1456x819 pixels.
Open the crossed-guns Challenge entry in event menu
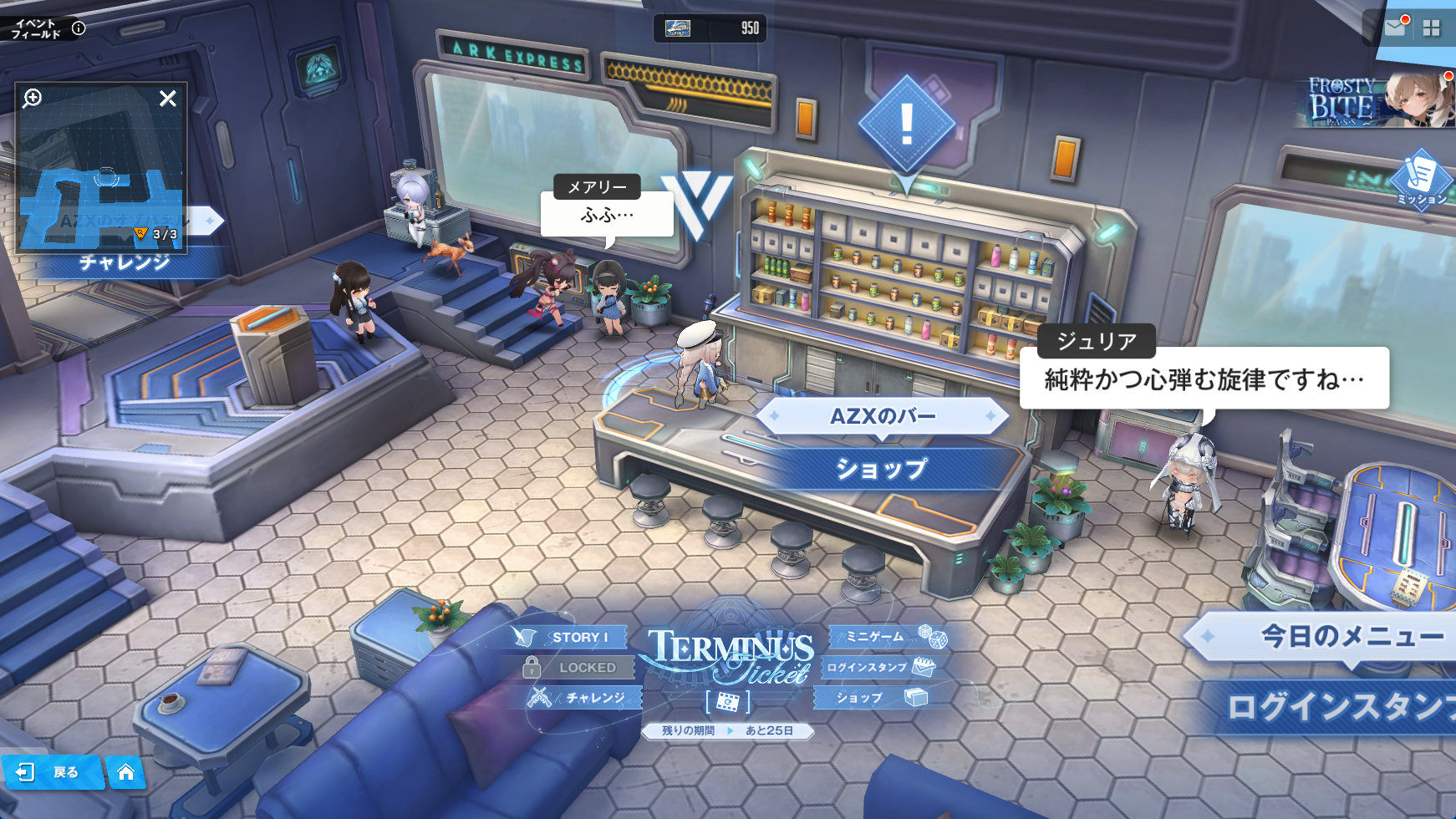pyautogui.click(x=582, y=697)
